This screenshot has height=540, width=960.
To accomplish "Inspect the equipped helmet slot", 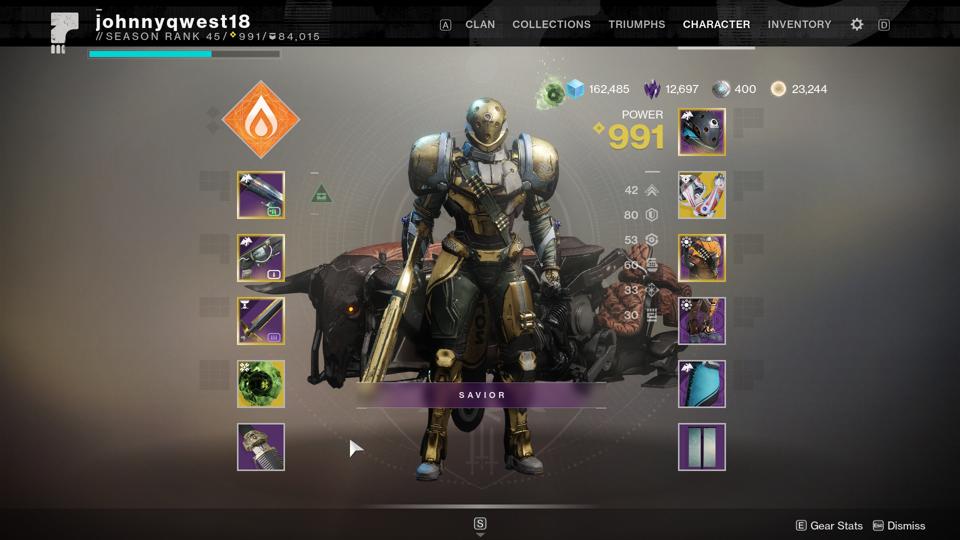I will (702, 132).
